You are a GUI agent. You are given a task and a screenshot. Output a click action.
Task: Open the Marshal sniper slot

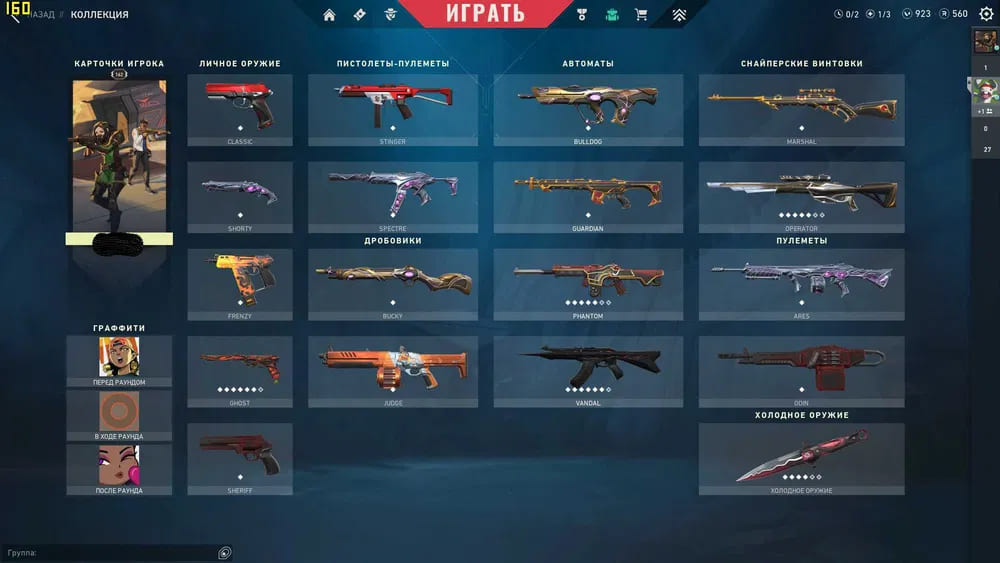[801, 109]
